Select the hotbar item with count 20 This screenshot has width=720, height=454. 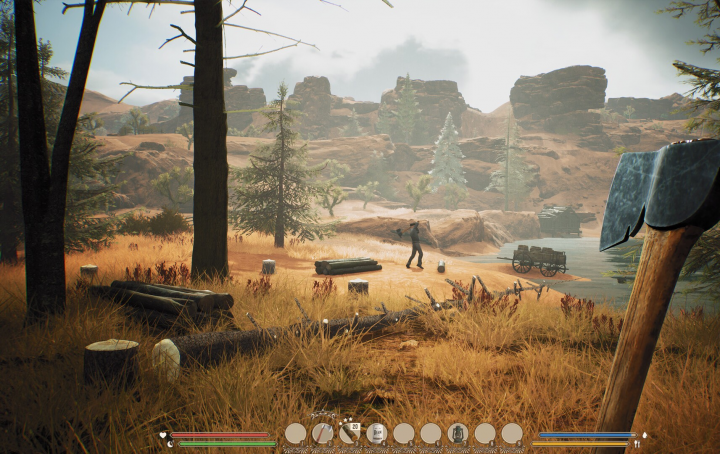click(349, 433)
